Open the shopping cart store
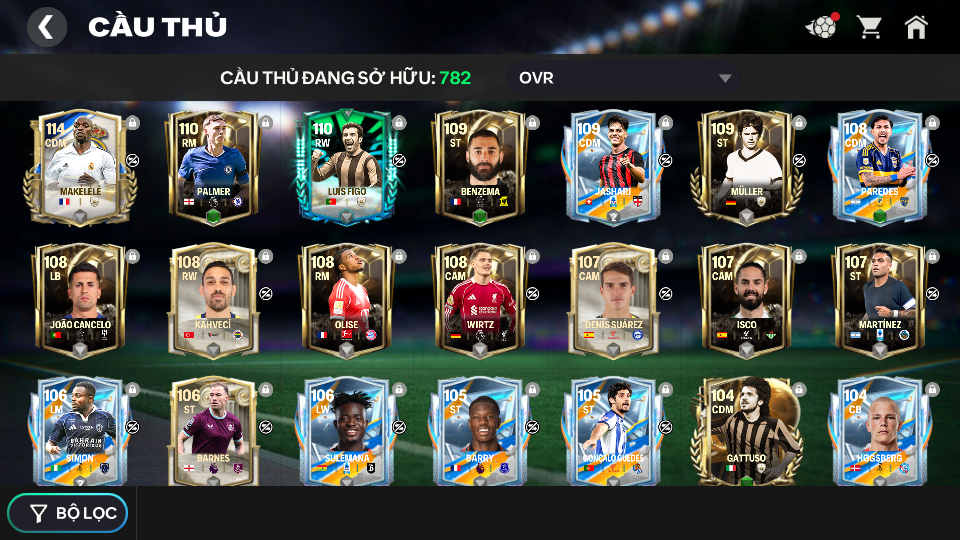 coord(869,27)
